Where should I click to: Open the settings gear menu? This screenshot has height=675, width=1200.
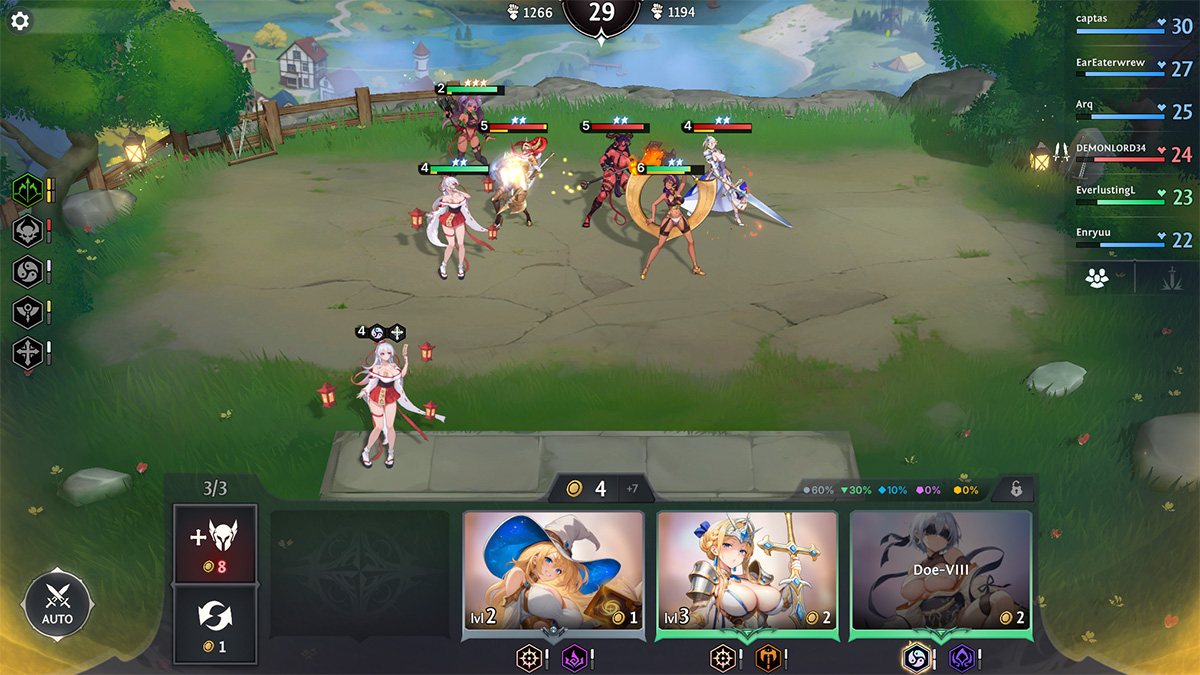click(20, 21)
